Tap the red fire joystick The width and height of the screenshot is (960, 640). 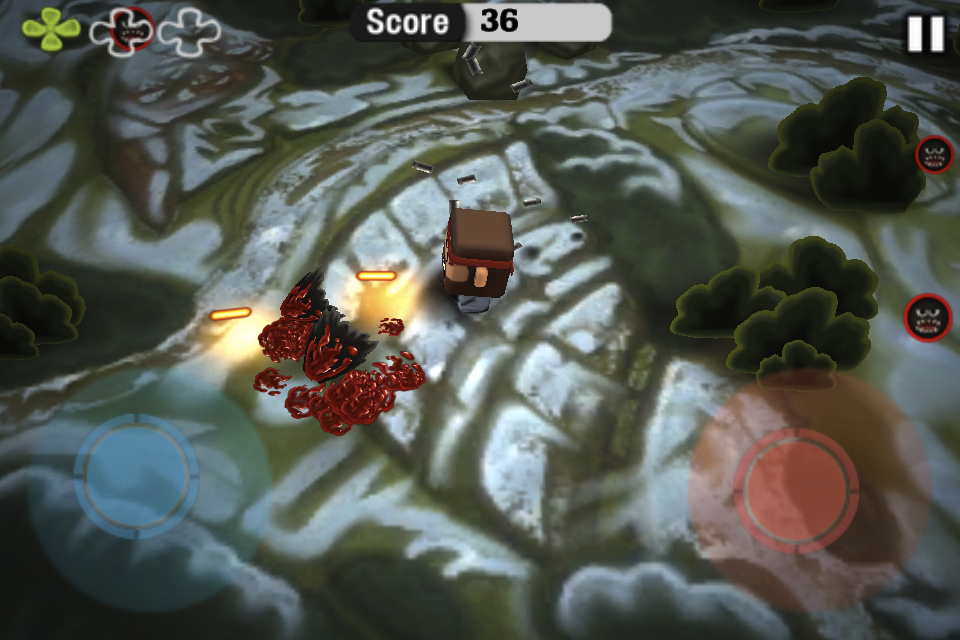(x=796, y=489)
